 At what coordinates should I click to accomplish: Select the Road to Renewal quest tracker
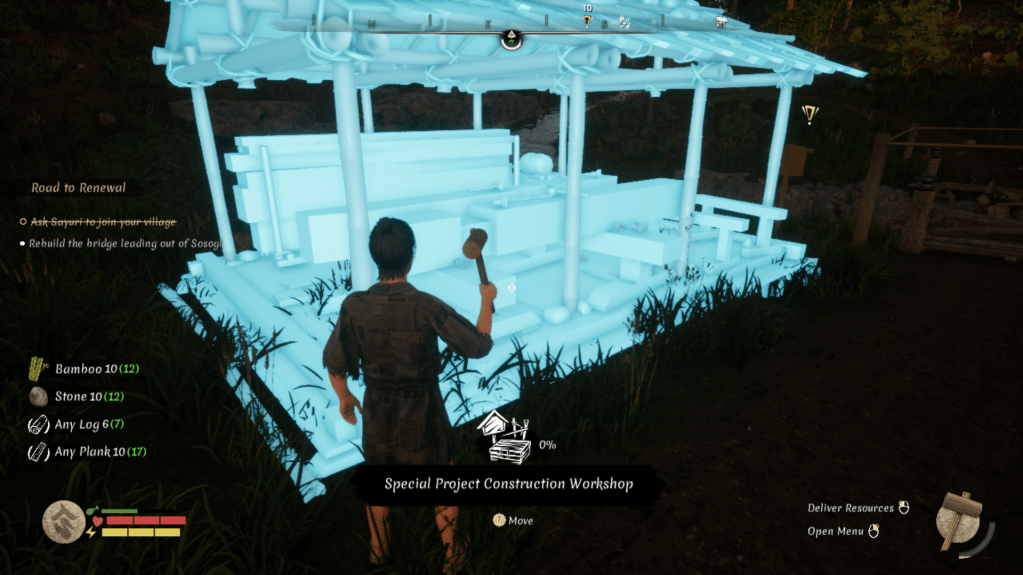tap(78, 188)
